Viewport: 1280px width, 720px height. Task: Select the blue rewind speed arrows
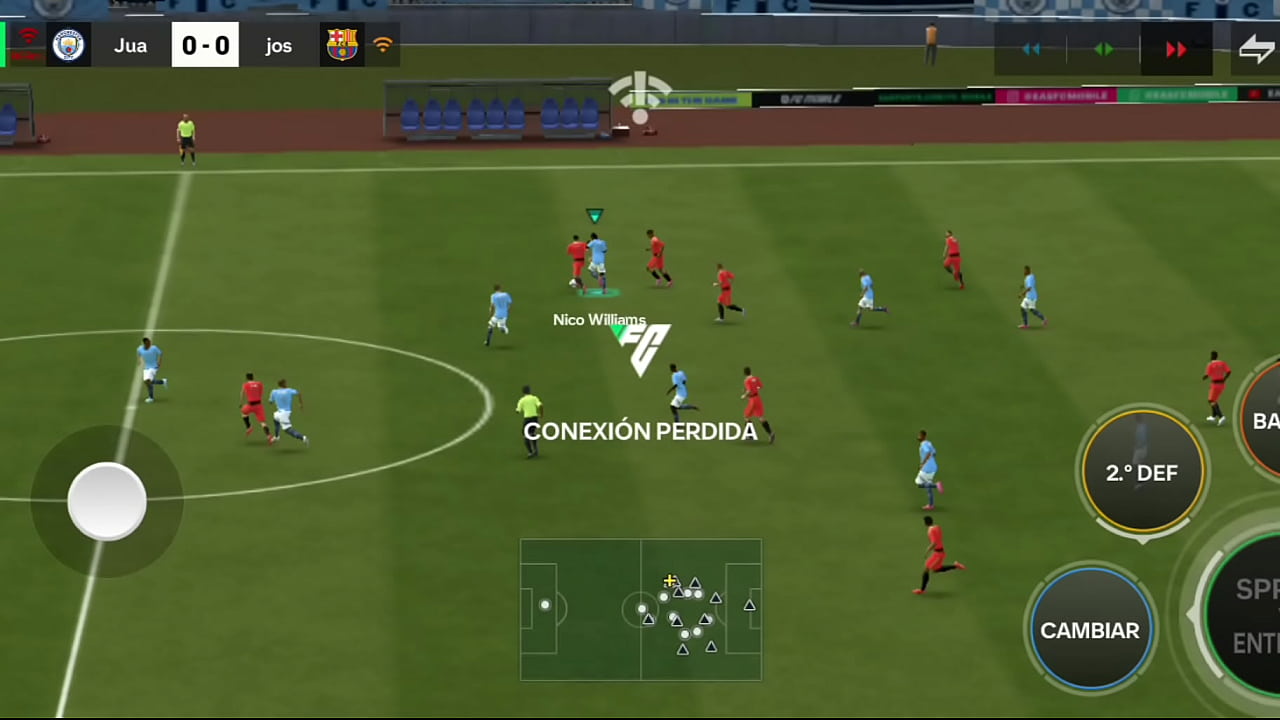point(1031,49)
